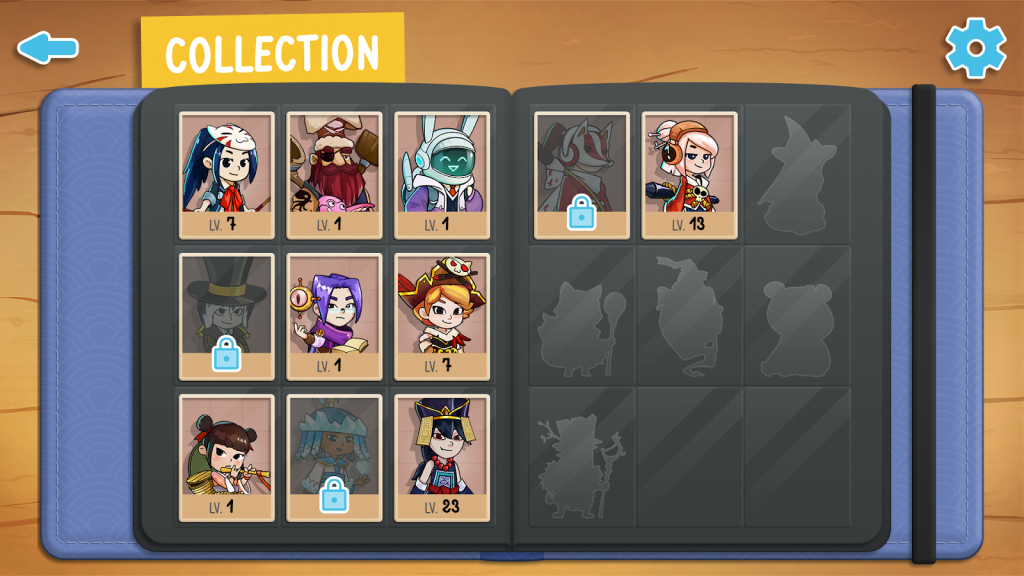Image resolution: width=1024 pixels, height=576 pixels.
Task: Tap the locked ice queen card
Action: click(x=335, y=457)
